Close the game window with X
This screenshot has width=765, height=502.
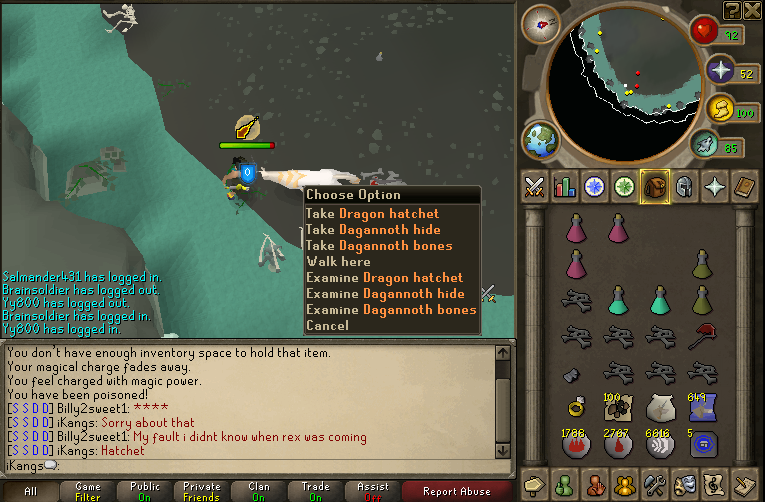(753, 10)
